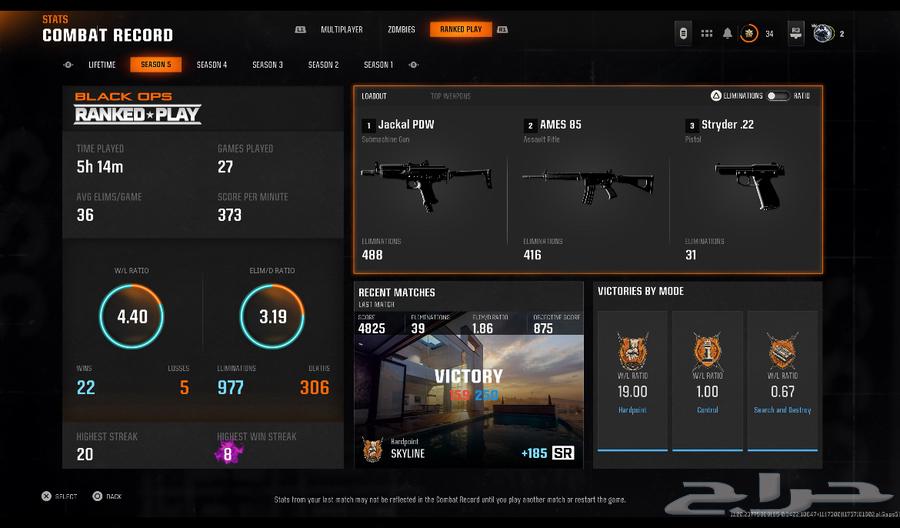900x528 pixels.
Task: Open the Skyline last match thumbnail
Action: [469, 400]
